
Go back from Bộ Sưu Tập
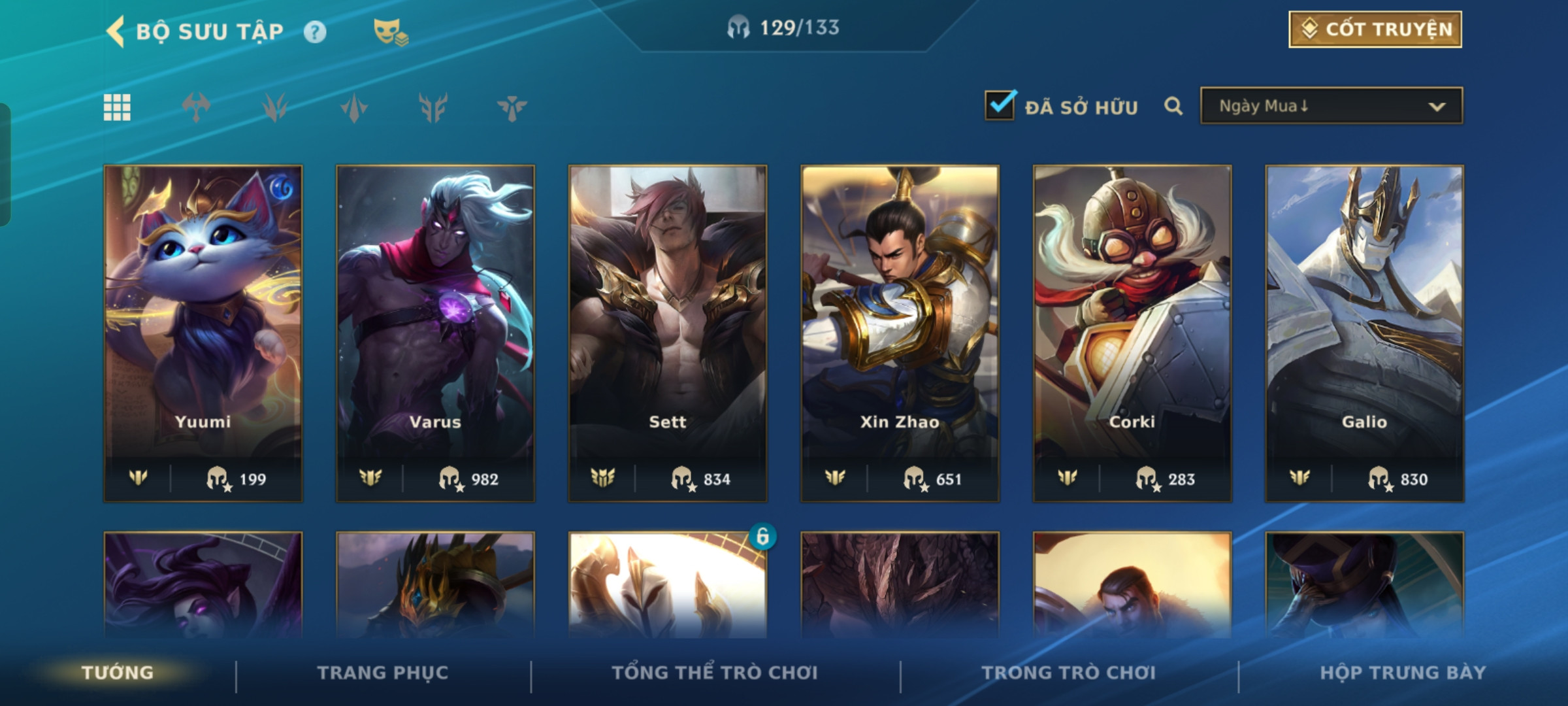(x=116, y=31)
